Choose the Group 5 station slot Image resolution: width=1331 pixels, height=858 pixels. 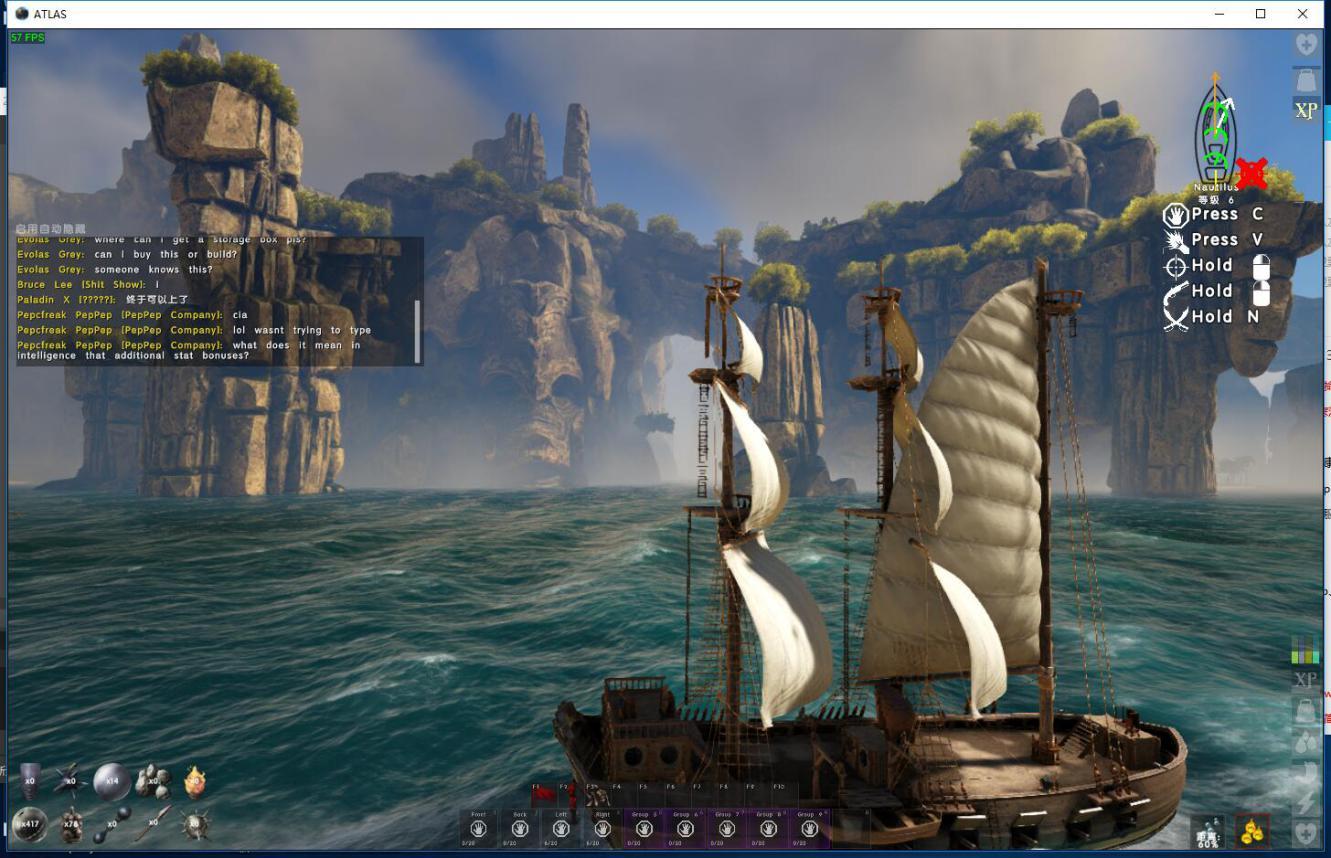point(644,828)
